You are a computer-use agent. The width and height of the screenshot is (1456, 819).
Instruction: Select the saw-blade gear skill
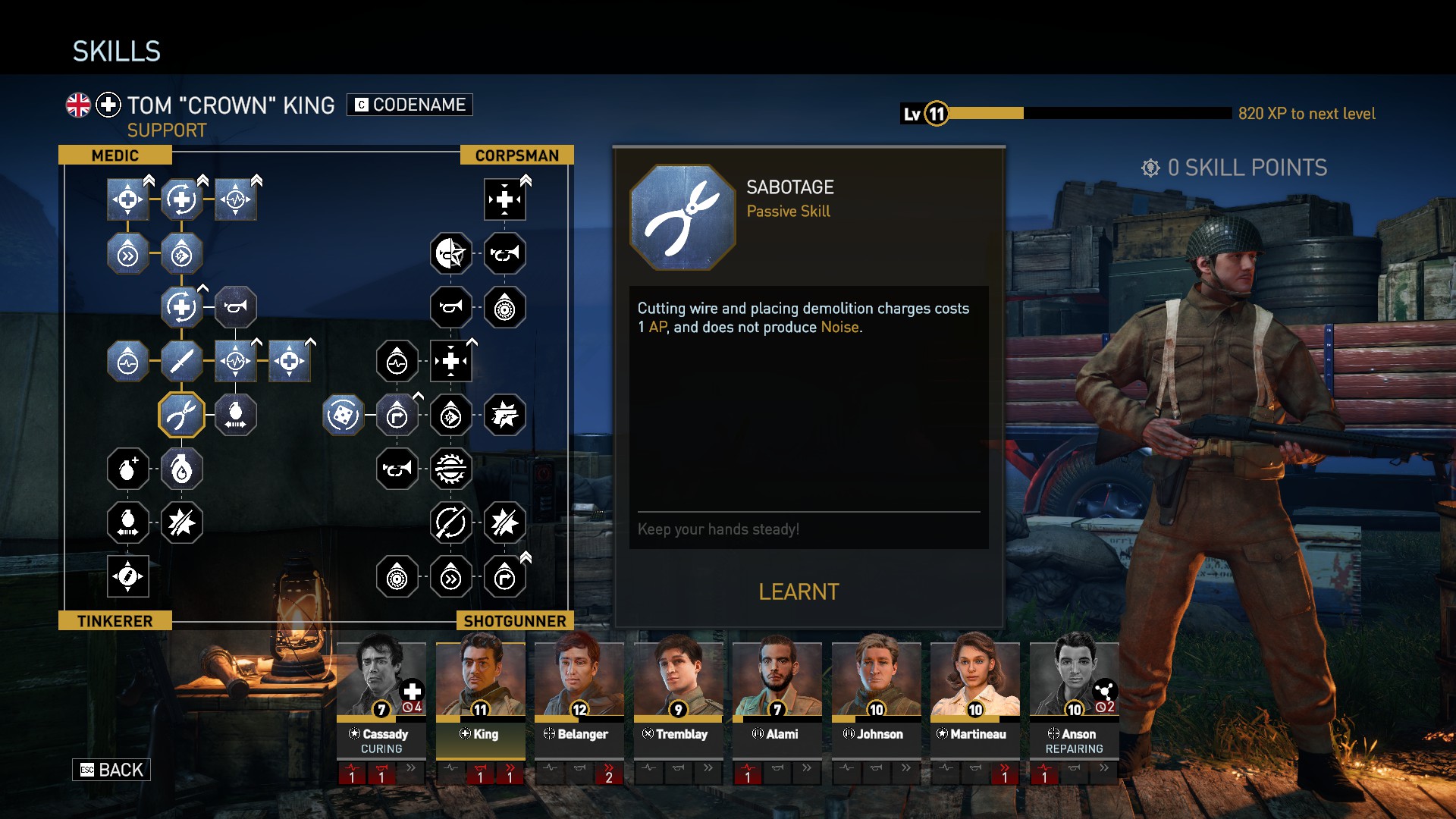(x=450, y=469)
